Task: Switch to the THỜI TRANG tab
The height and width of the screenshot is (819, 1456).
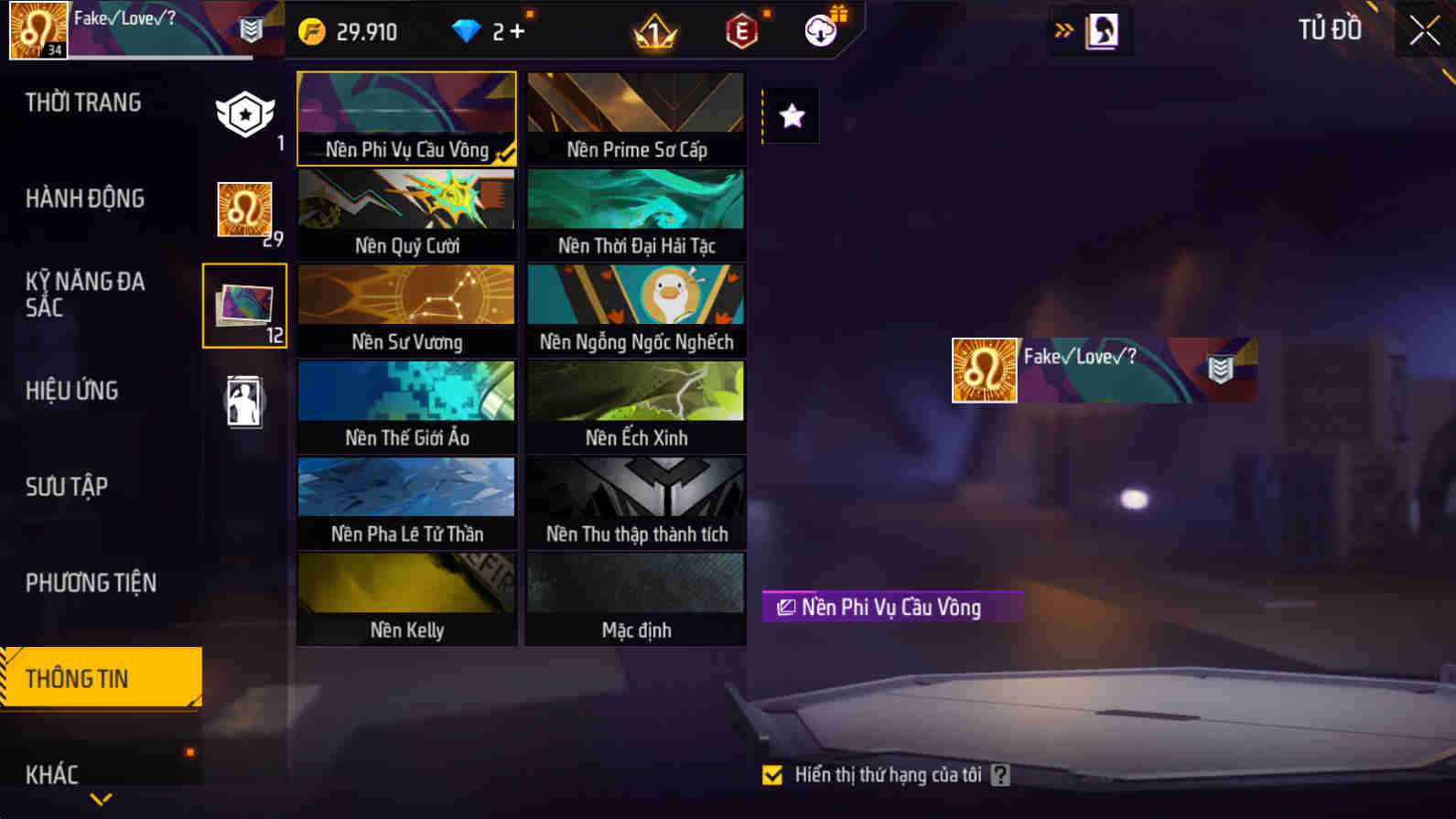Action: click(x=84, y=102)
